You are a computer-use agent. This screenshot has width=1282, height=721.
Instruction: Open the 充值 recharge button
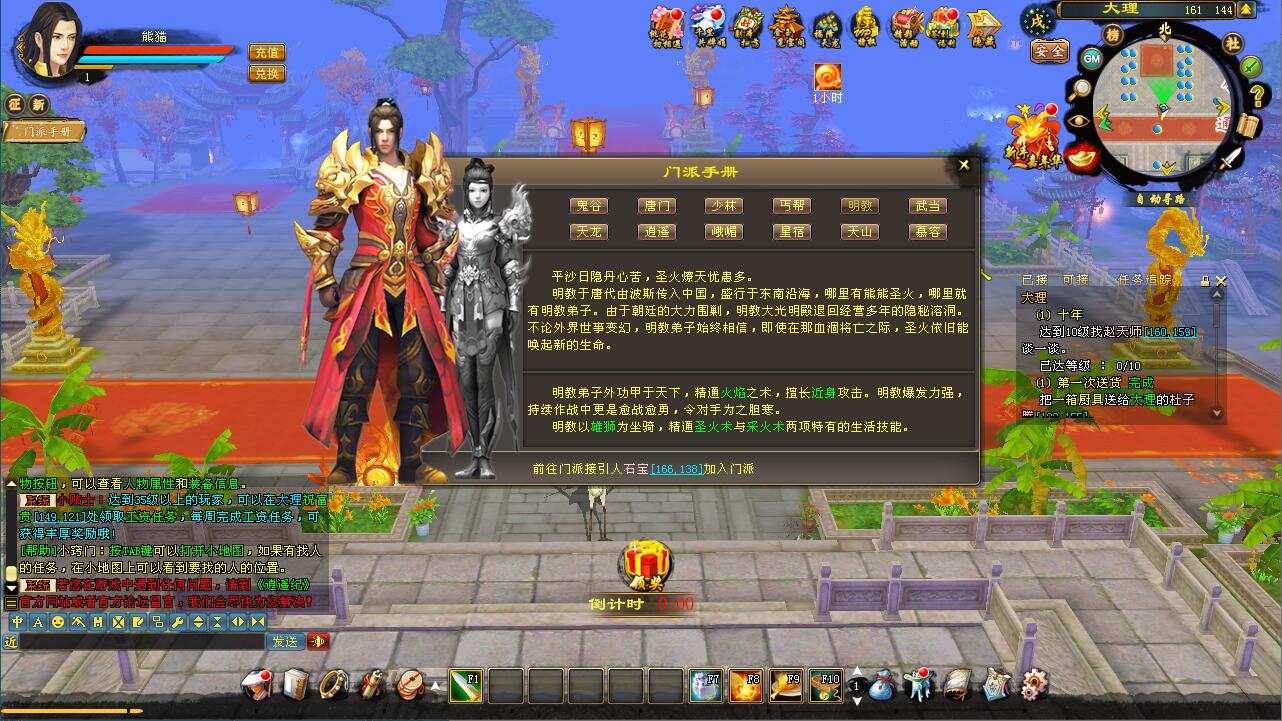(x=266, y=52)
